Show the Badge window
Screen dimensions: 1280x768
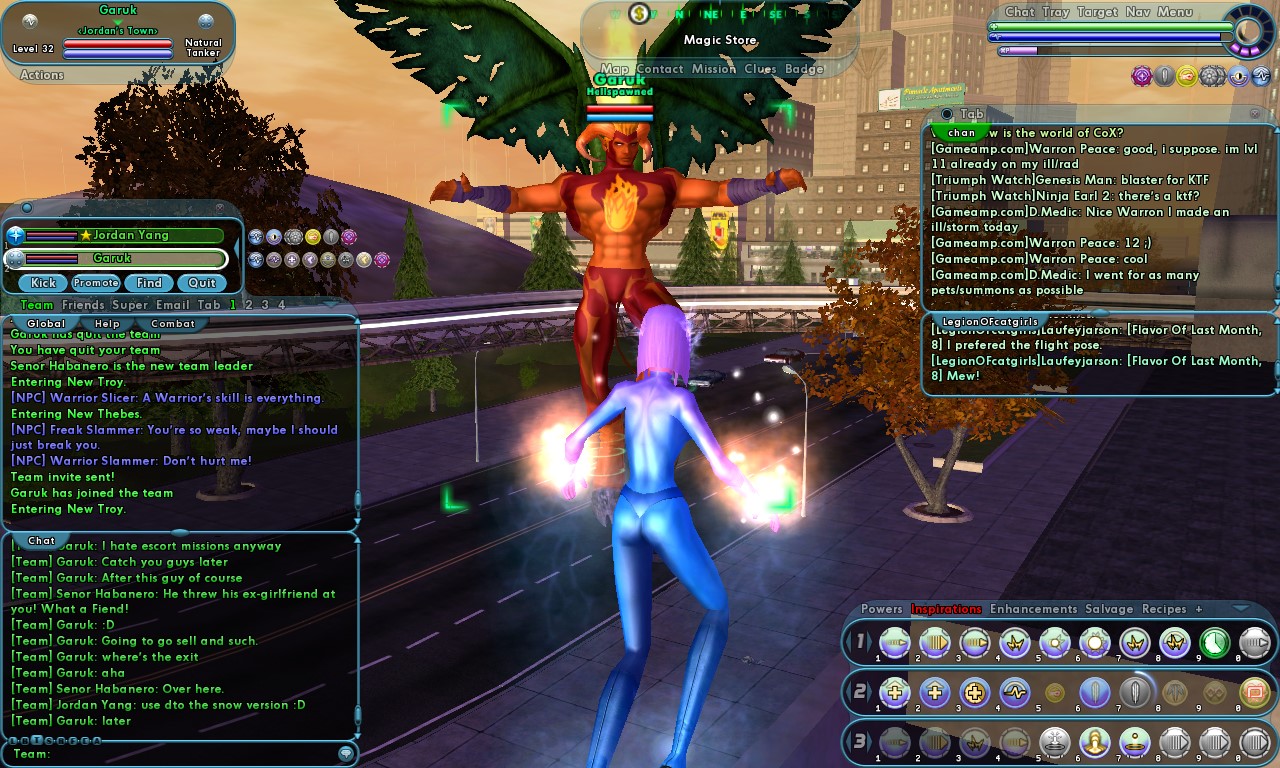tap(804, 69)
